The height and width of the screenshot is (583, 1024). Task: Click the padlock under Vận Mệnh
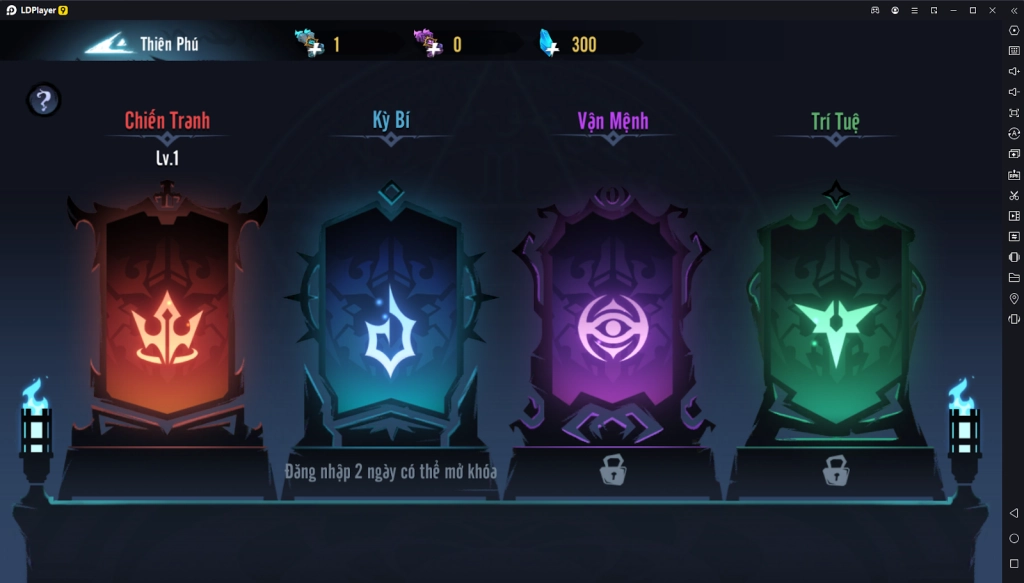click(613, 470)
